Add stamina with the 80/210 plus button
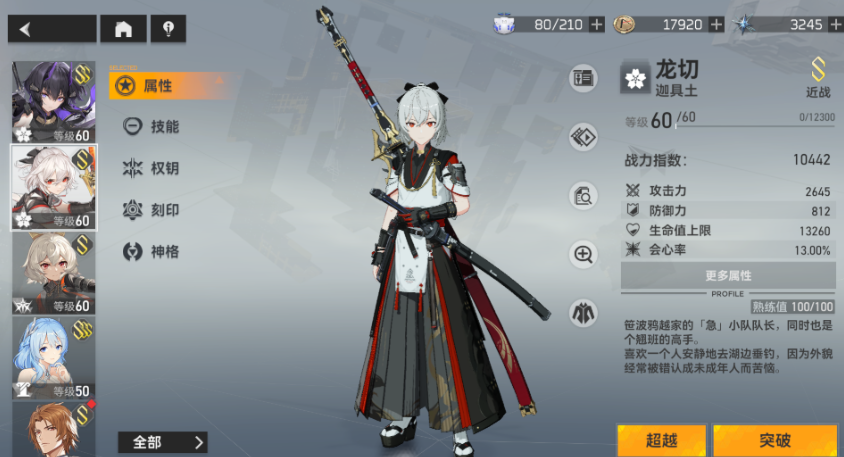The width and height of the screenshot is (844, 457). (597, 24)
